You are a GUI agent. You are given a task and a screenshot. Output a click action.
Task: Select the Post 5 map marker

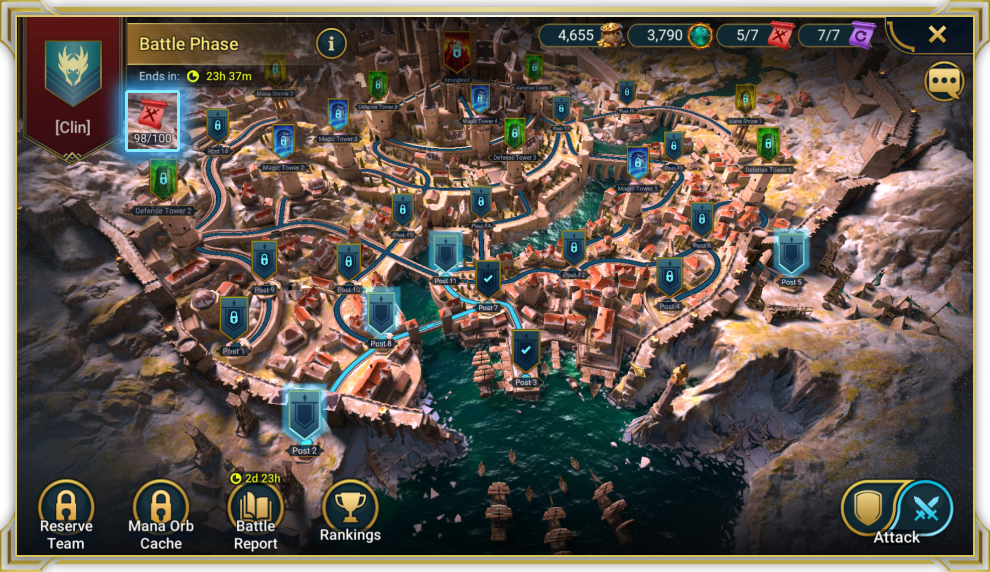tap(791, 253)
